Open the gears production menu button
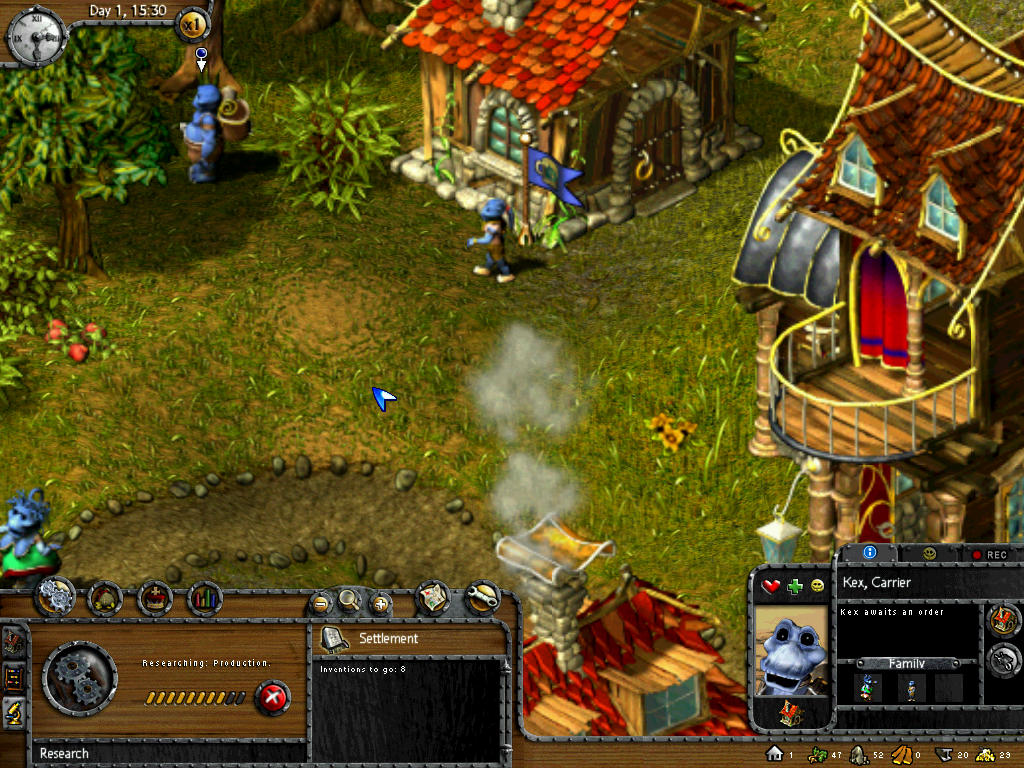Image resolution: width=1024 pixels, height=768 pixels. point(55,598)
